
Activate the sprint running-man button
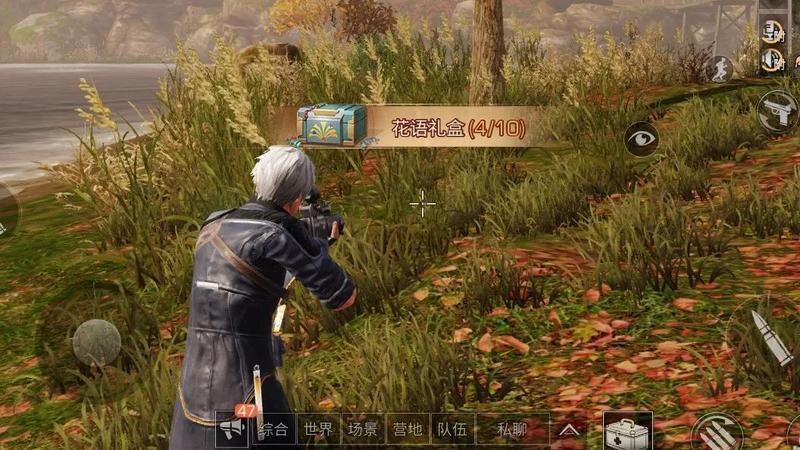(x=719, y=68)
